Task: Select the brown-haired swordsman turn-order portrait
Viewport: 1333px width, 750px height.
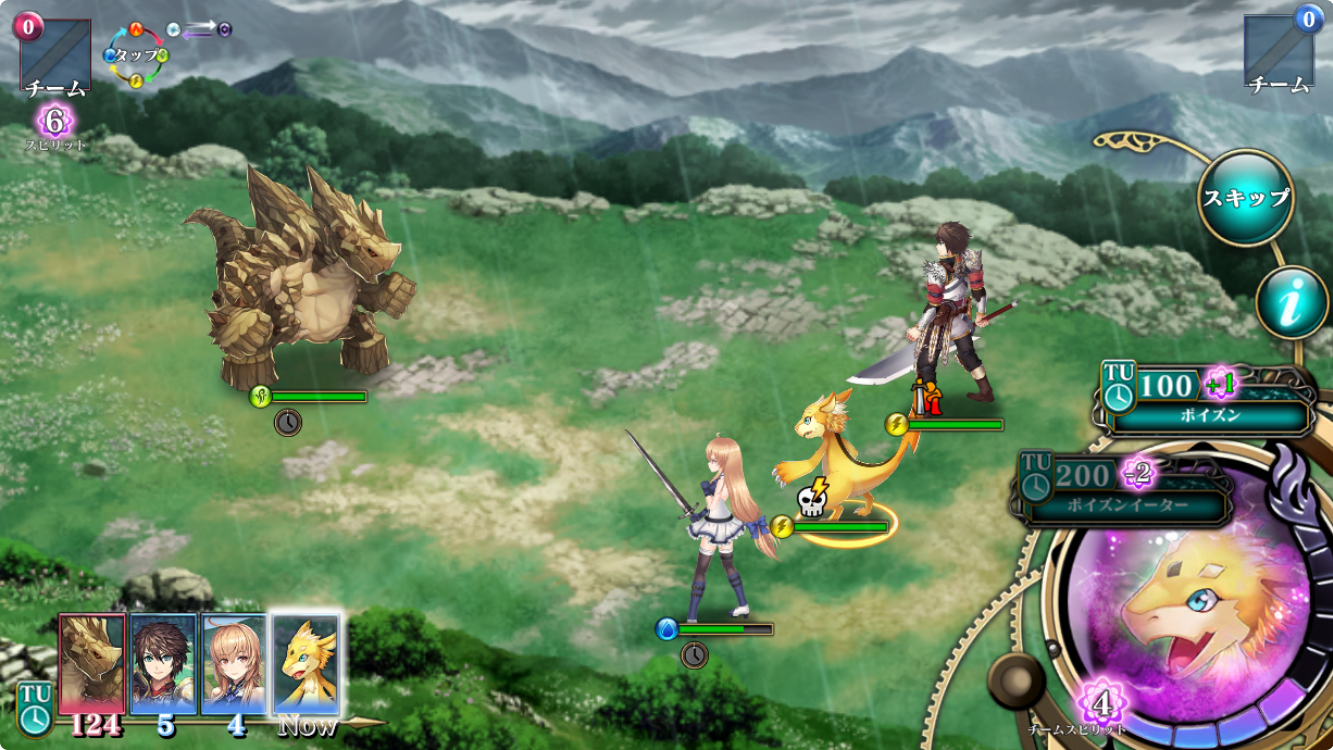Action: pyautogui.click(x=164, y=664)
